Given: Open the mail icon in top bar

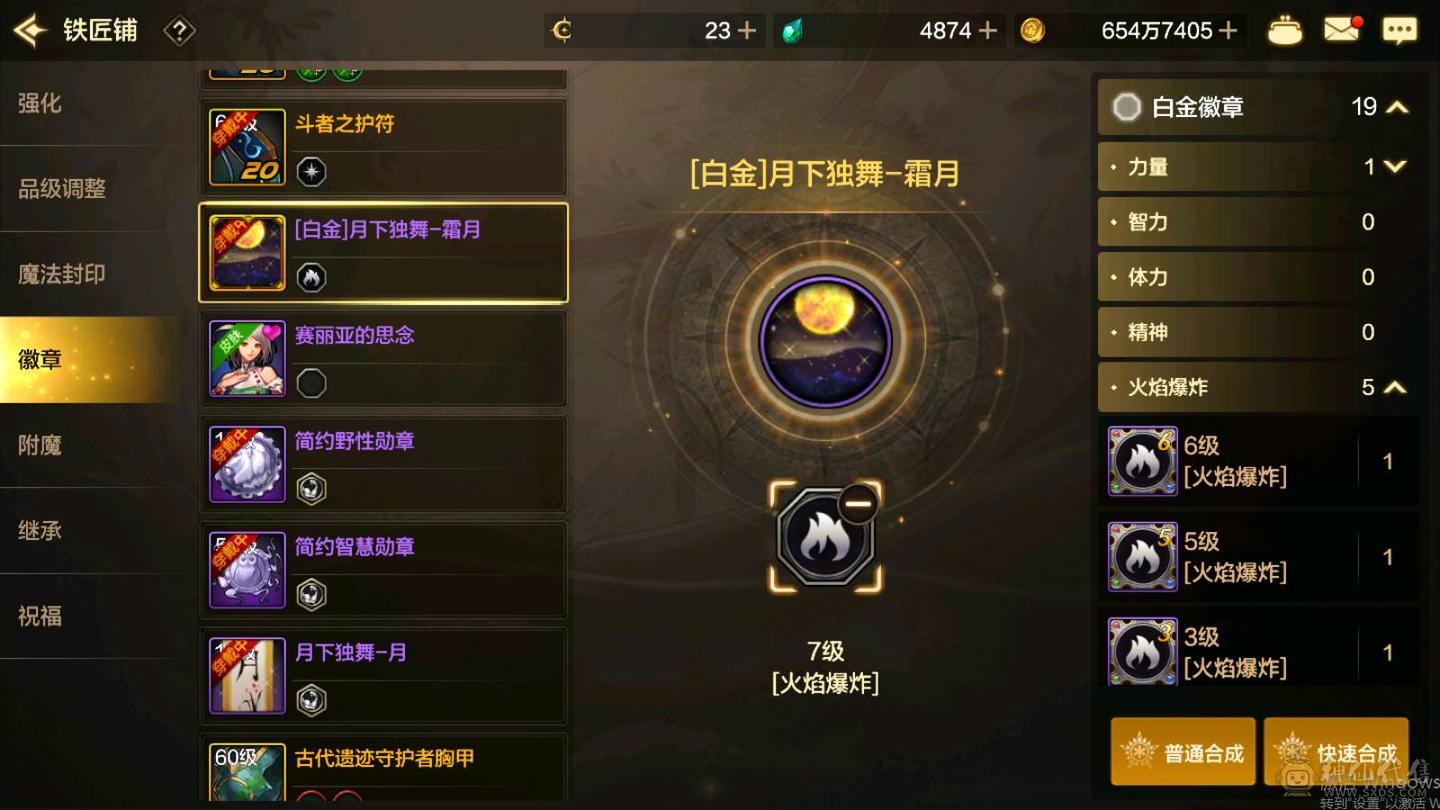Looking at the screenshot, I should click(x=1342, y=30).
